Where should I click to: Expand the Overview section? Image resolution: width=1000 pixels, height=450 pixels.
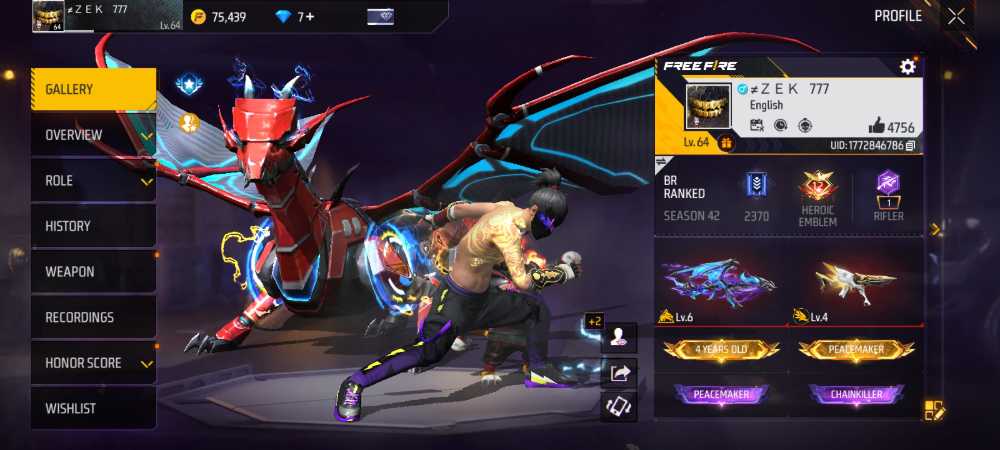click(92, 135)
